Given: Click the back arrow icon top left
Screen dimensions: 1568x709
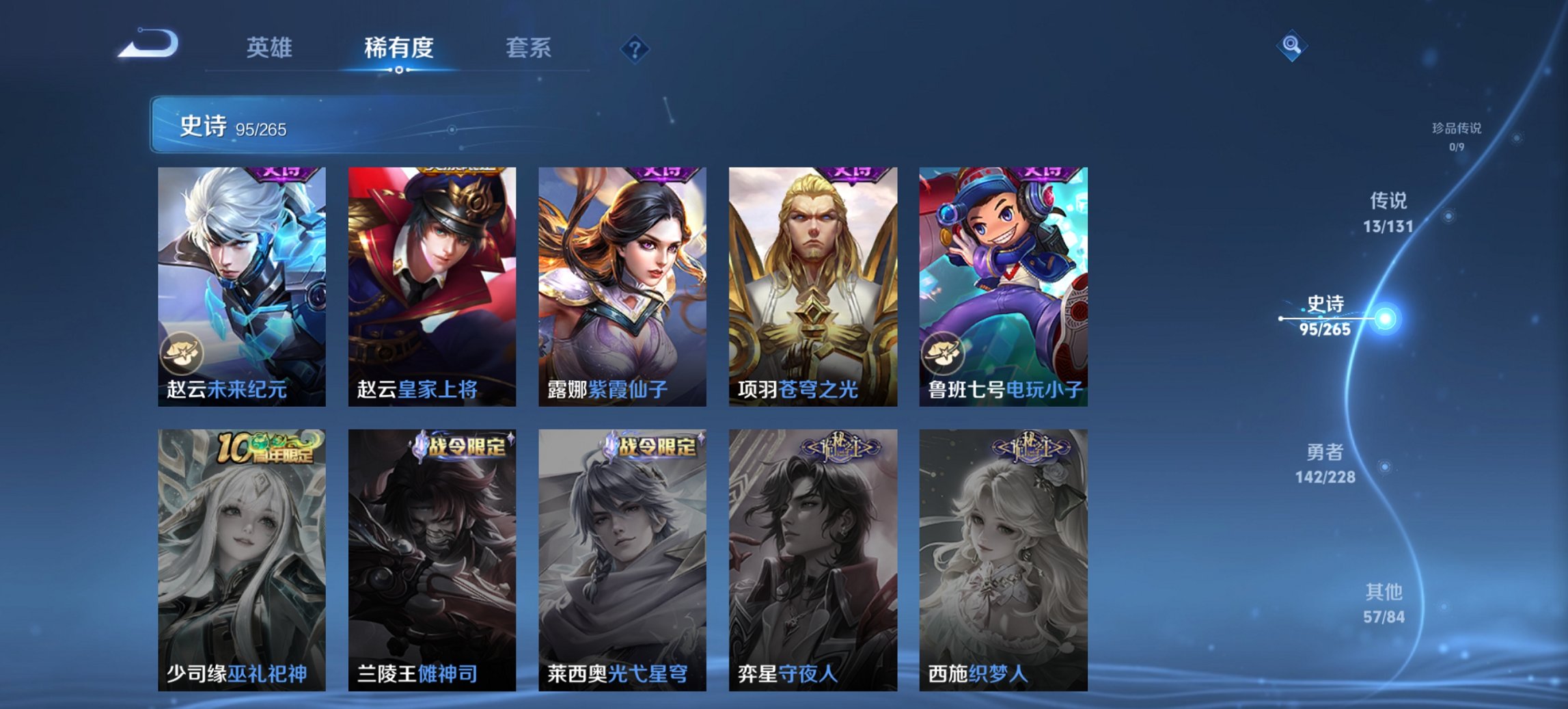Looking at the screenshot, I should click(149, 43).
